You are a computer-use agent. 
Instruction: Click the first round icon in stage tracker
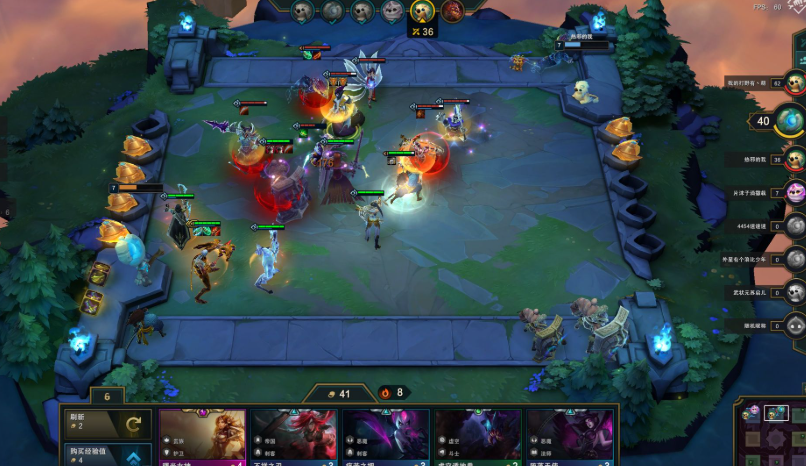point(302,11)
